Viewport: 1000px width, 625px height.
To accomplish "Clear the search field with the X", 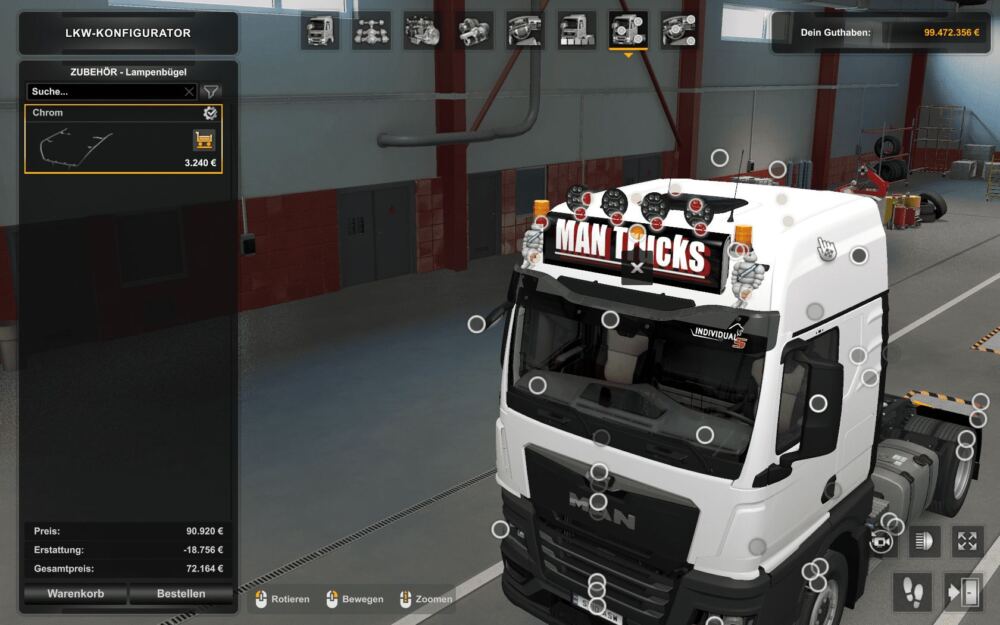I will tap(189, 91).
